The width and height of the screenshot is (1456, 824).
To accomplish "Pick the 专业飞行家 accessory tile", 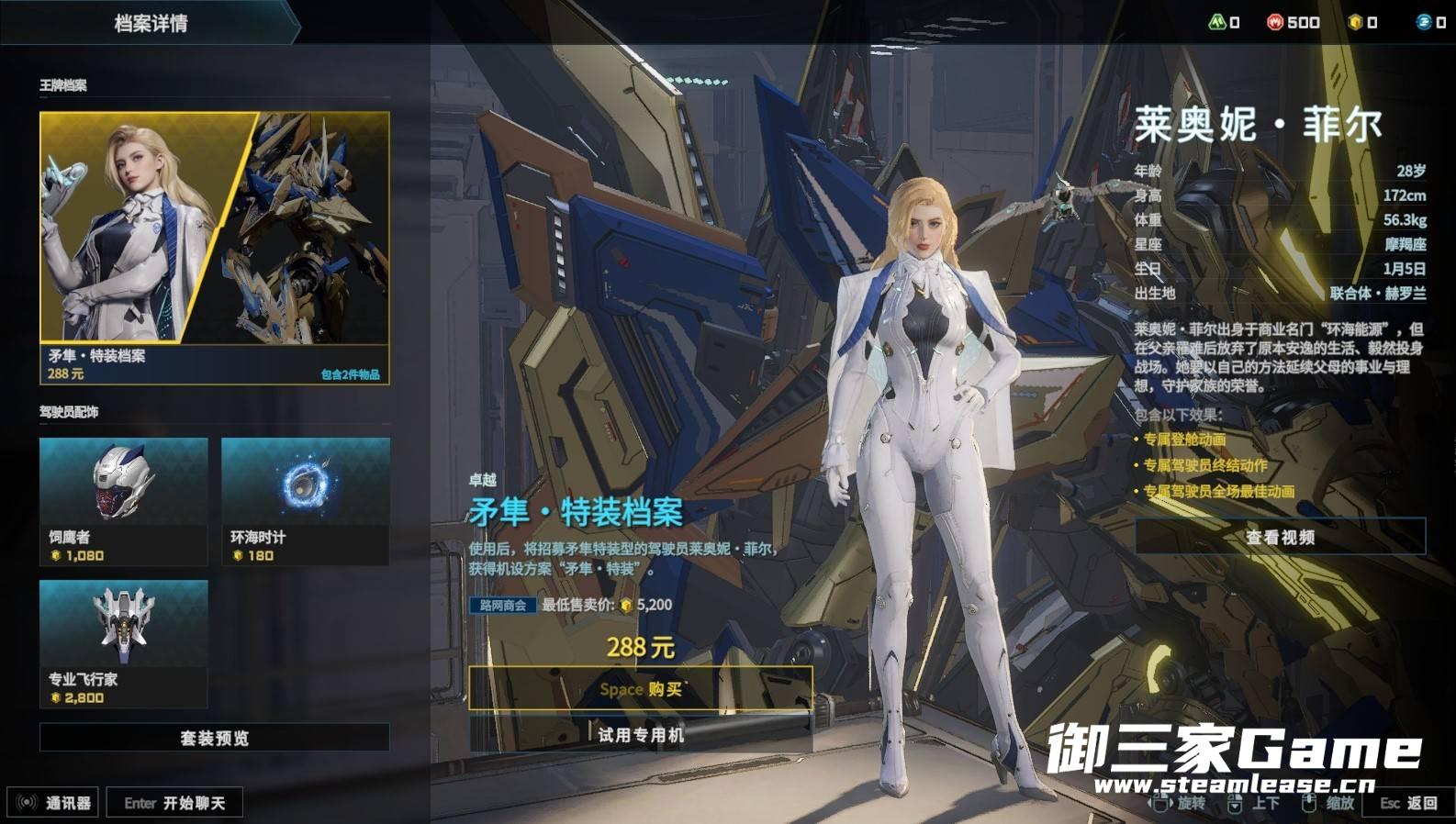I will pos(124,643).
